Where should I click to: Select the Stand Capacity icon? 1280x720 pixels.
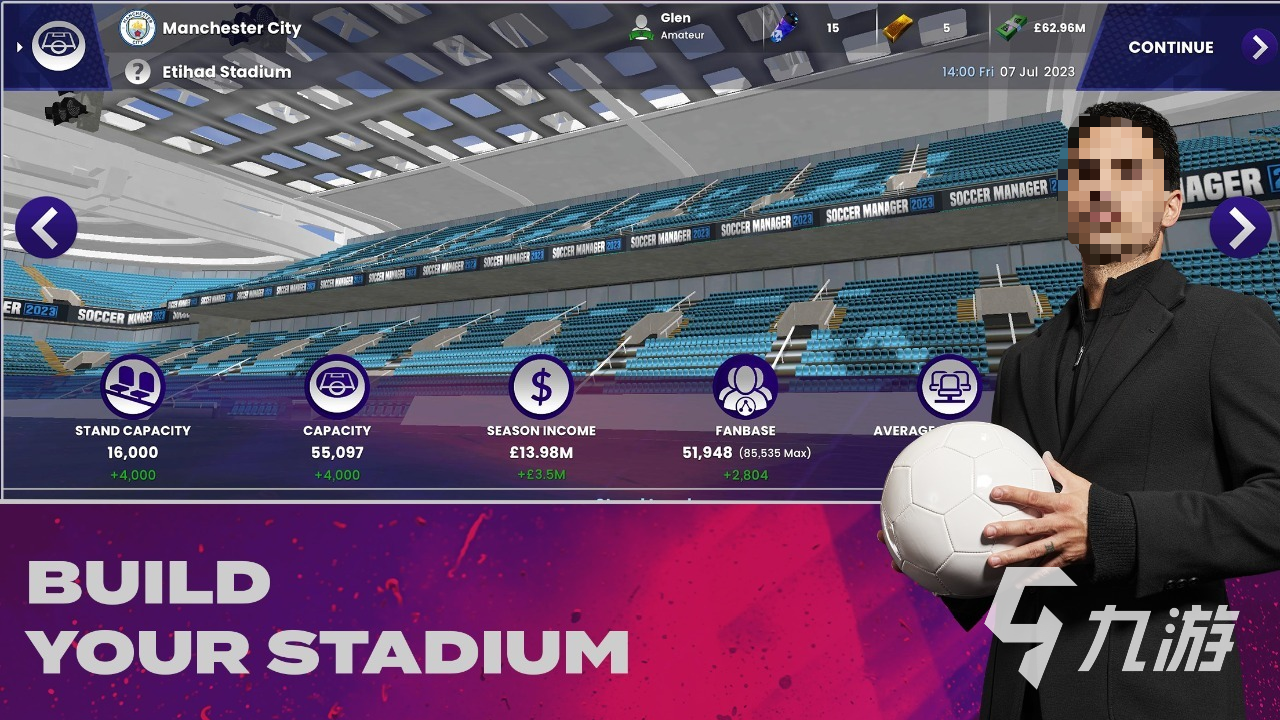click(x=133, y=387)
